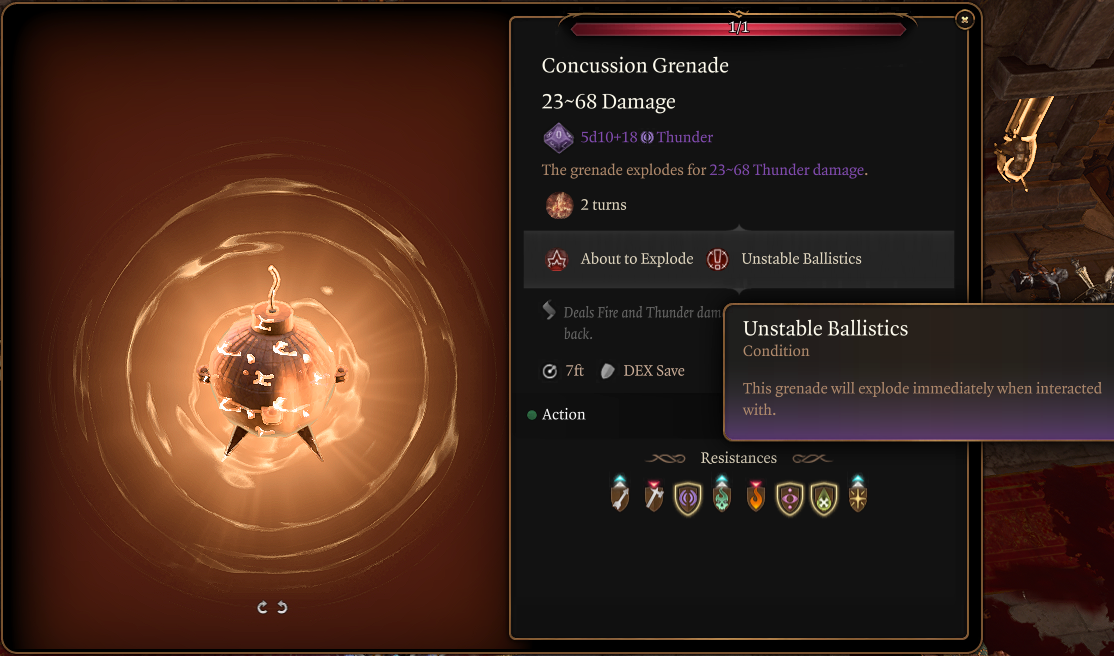Inspect the purple force resistance shield
The image size is (1114, 656).
[x=688, y=497]
